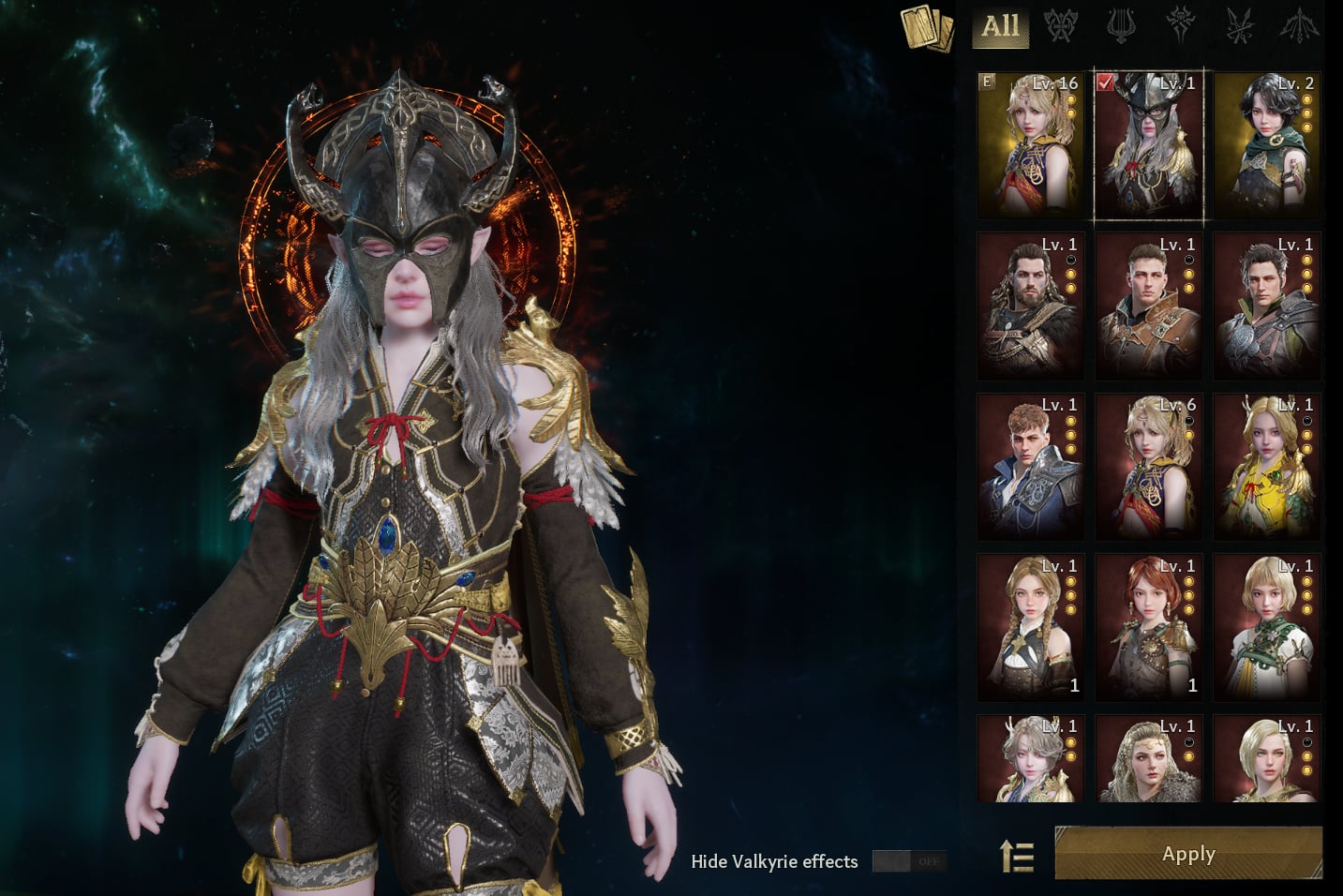Pick the bearded braided-hair male avatar
The height and width of the screenshot is (896, 1343).
coord(1030,306)
